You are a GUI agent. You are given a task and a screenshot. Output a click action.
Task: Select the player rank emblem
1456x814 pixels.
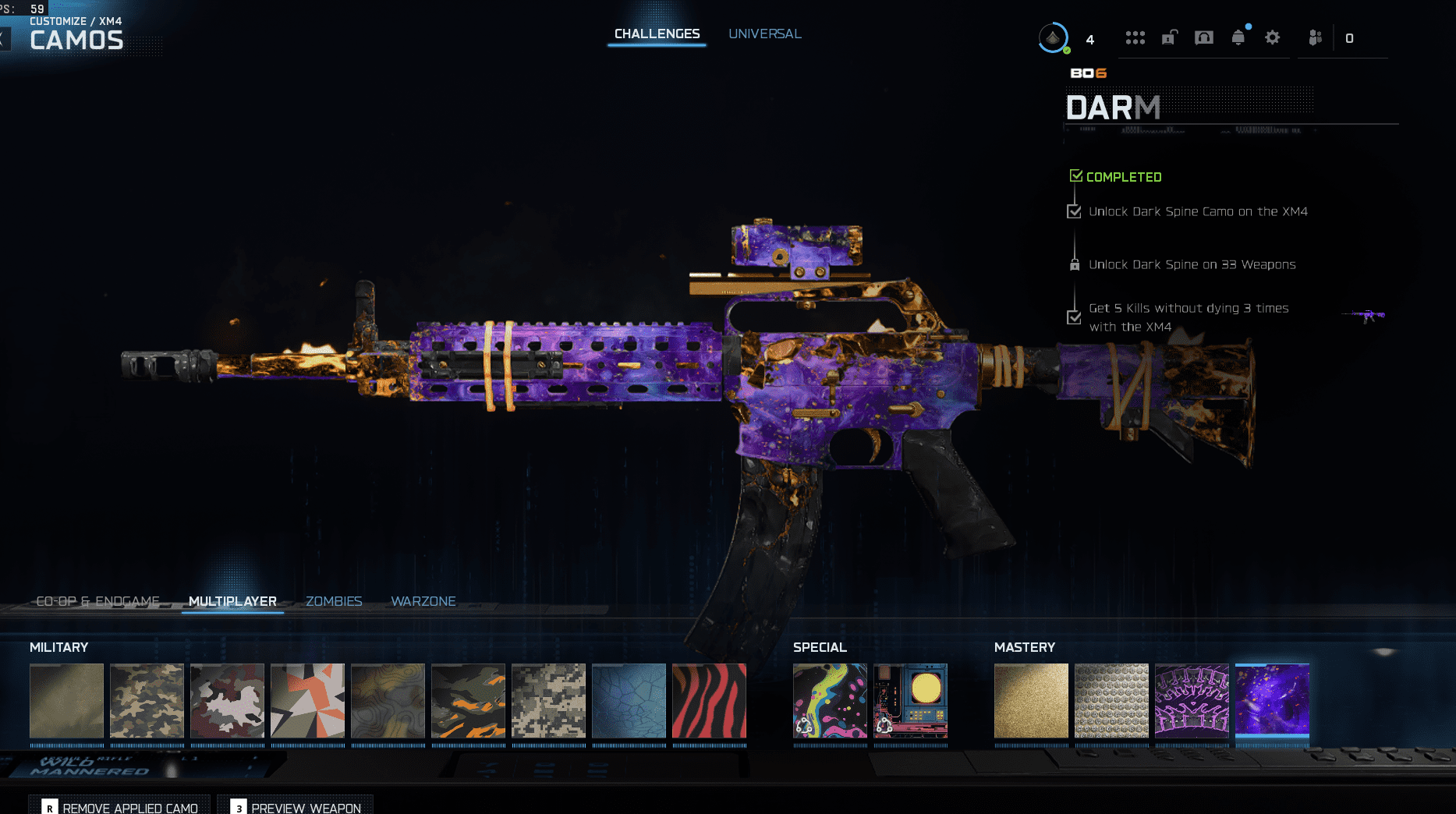coord(1054,37)
